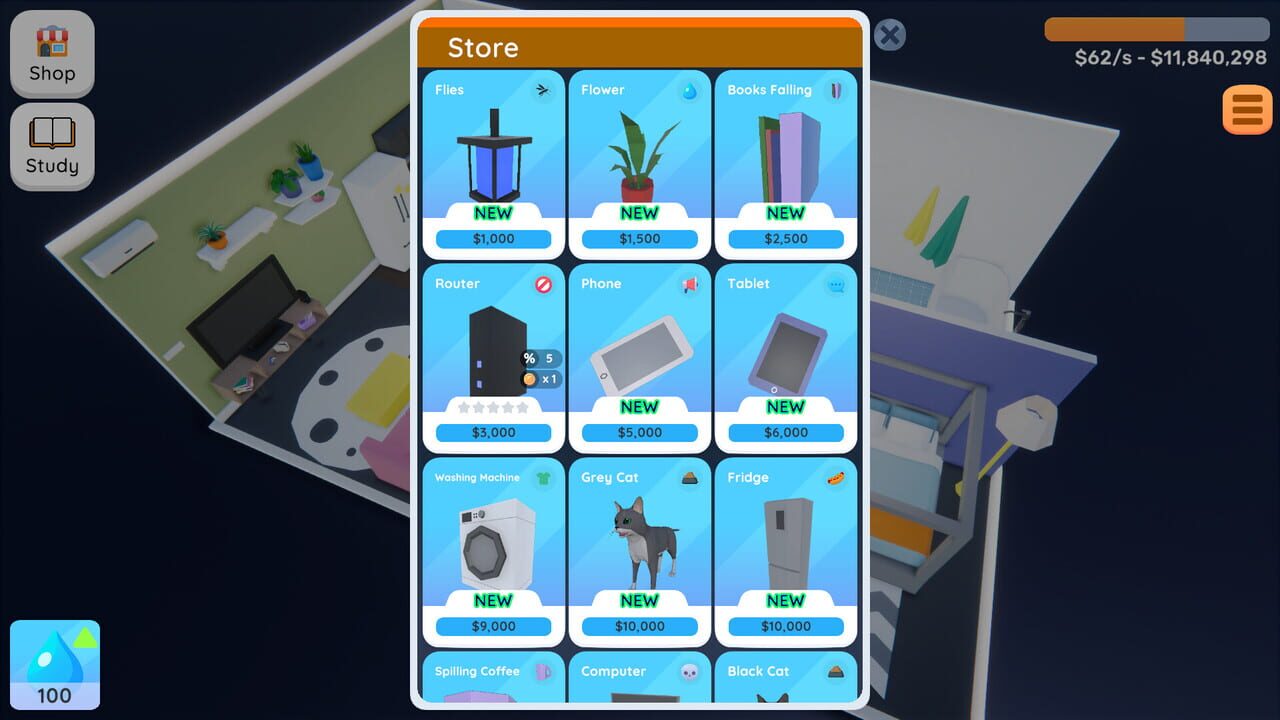Open the Shop panel
This screenshot has height=720, width=1280.
pyautogui.click(x=52, y=54)
